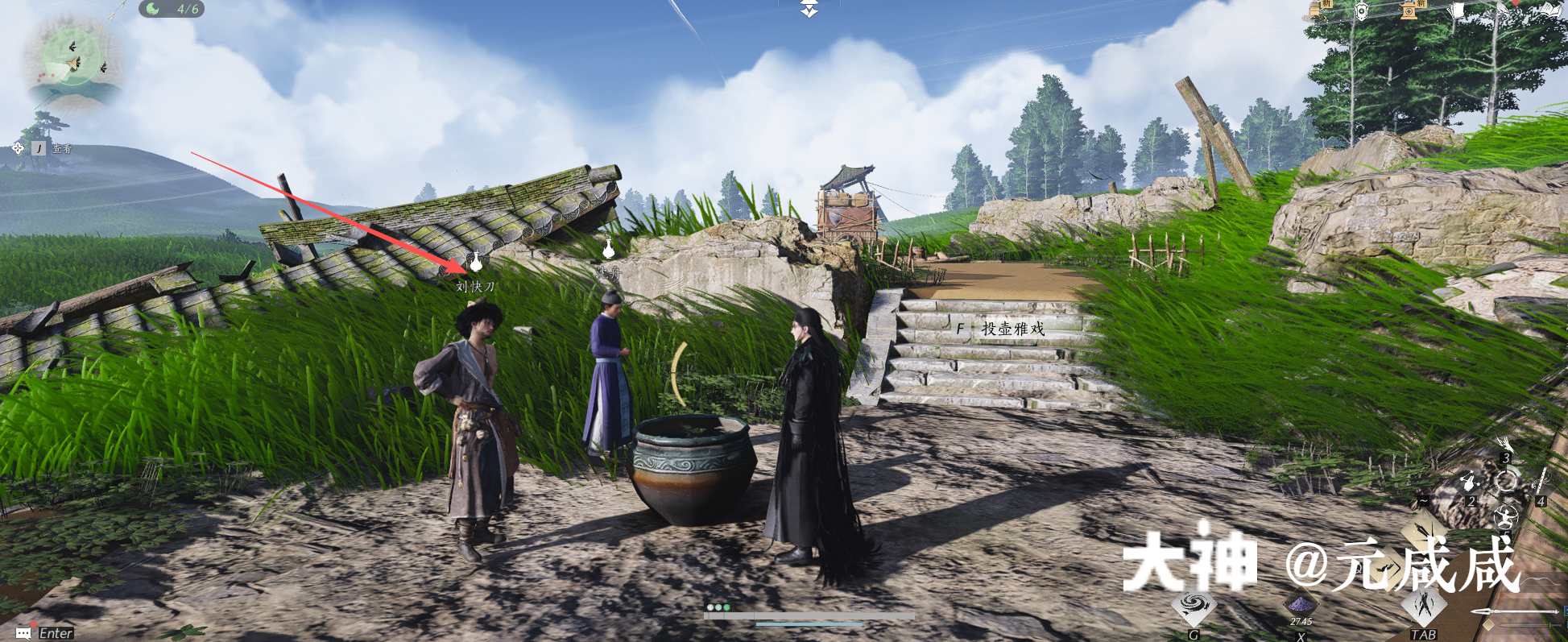Screen dimensions: 1568x642
Task: Click the expand arrows at top center
Action: click(809, 9)
